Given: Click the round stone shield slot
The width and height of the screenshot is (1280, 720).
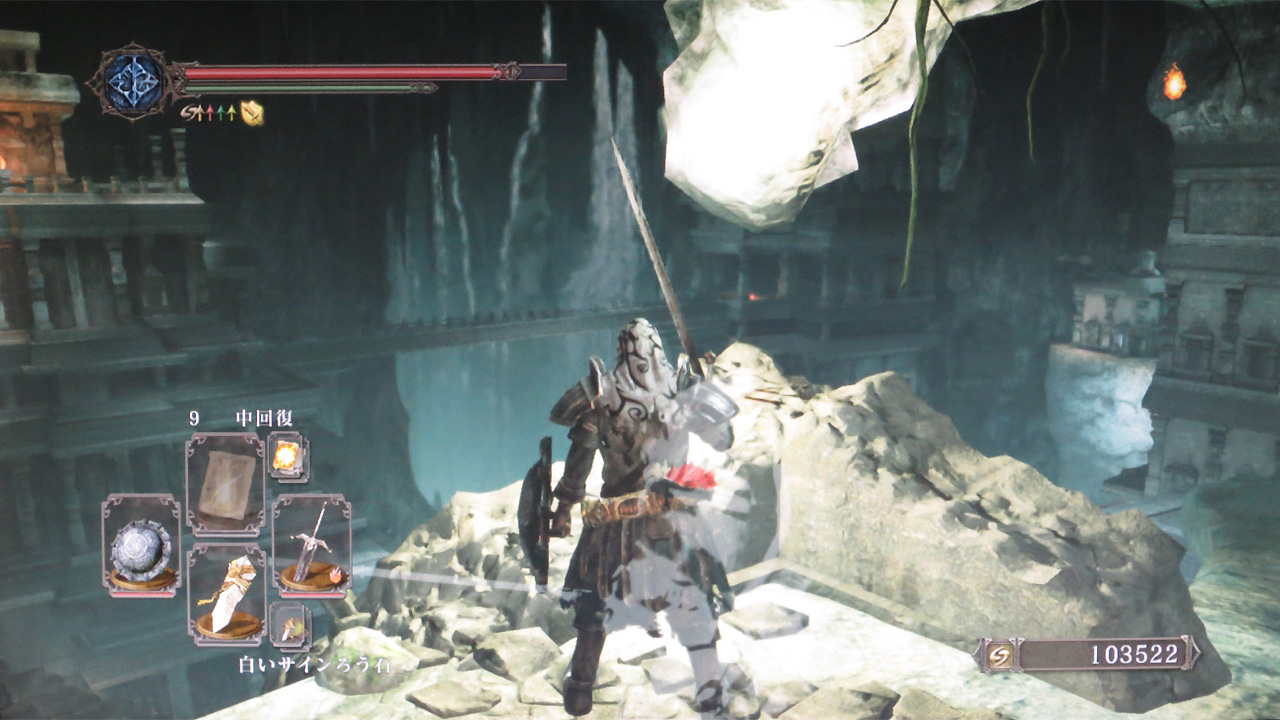Looking at the screenshot, I should pyautogui.click(x=141, y=545).
